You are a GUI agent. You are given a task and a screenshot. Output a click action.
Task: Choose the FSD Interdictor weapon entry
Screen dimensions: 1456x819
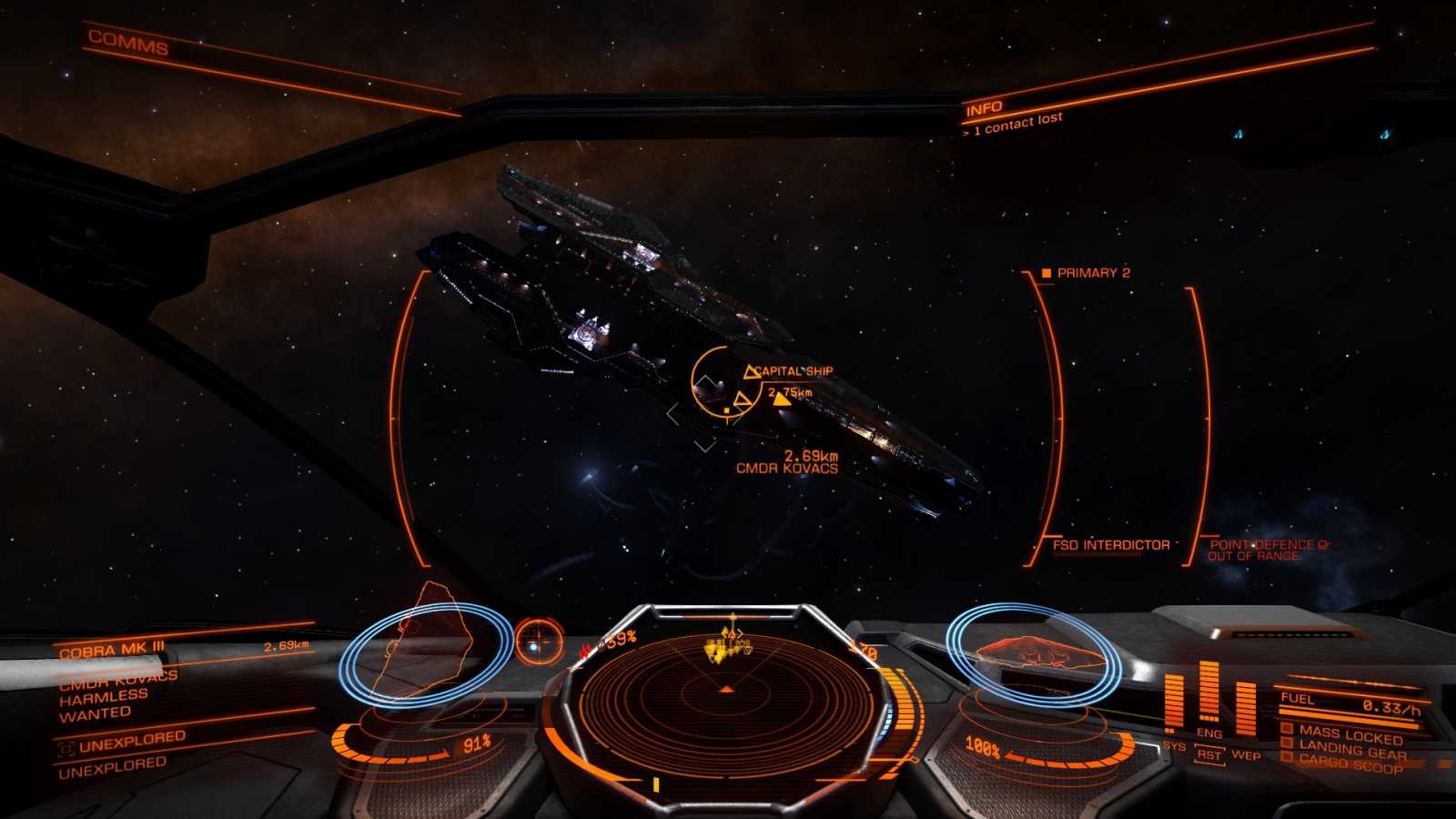click(x=1110, y=545)
